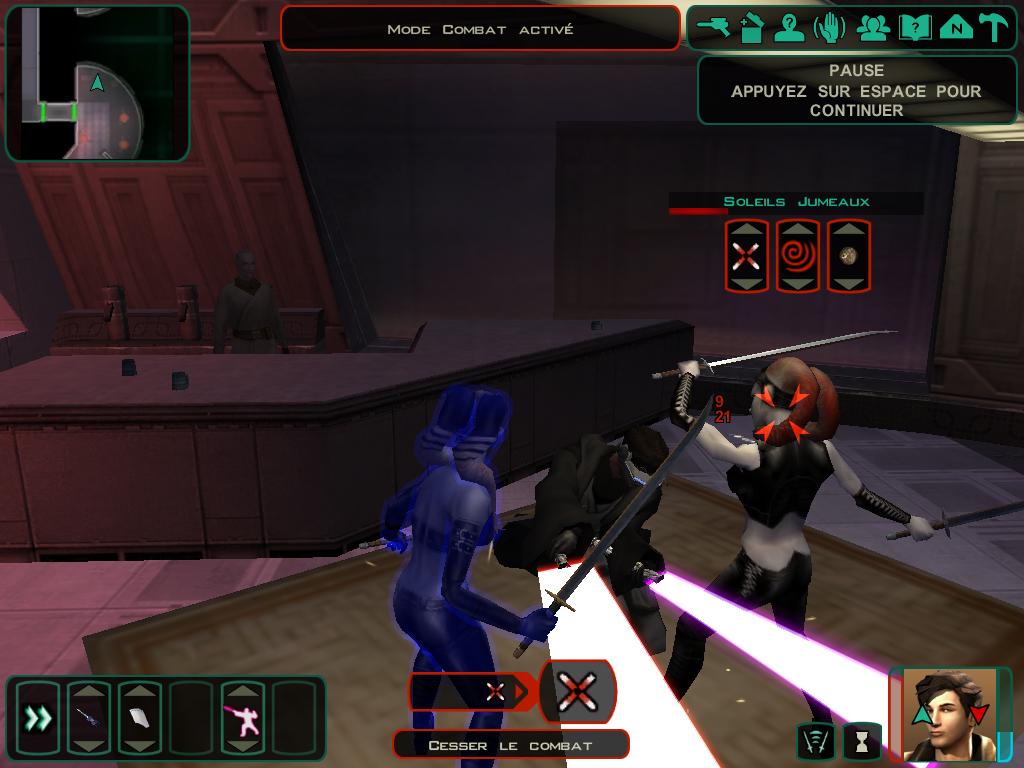Toggle the hourglass pause button
Viewport: 1024px width, 768px height.
[860, 741]
